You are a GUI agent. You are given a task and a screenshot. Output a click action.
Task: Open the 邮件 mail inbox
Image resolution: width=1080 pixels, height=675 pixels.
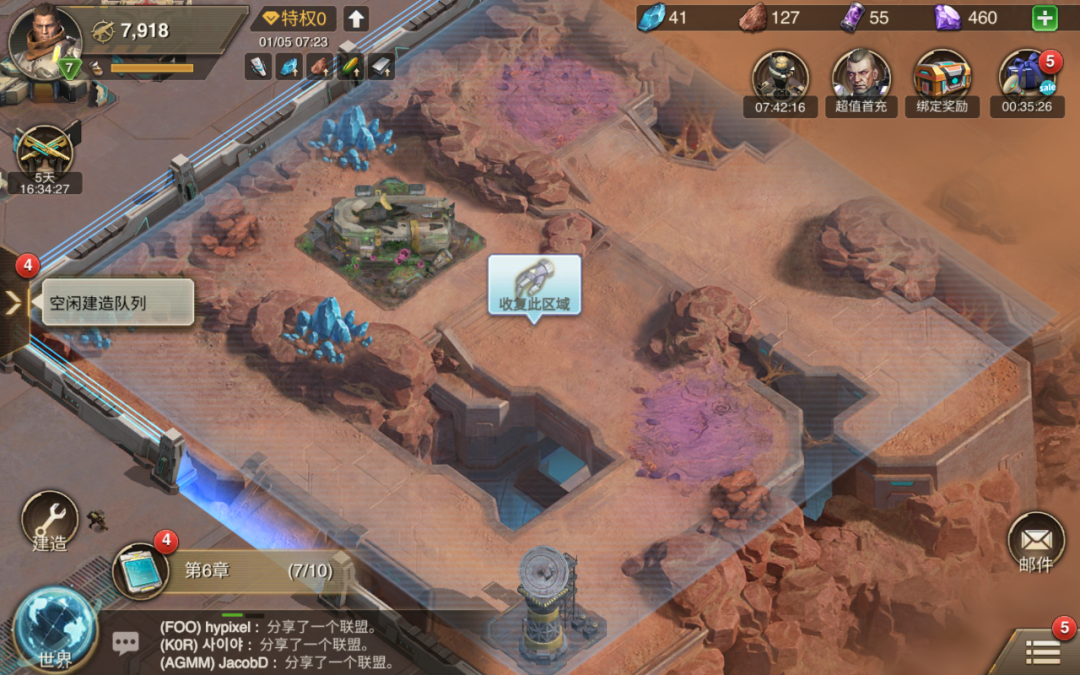point(1035,545)
